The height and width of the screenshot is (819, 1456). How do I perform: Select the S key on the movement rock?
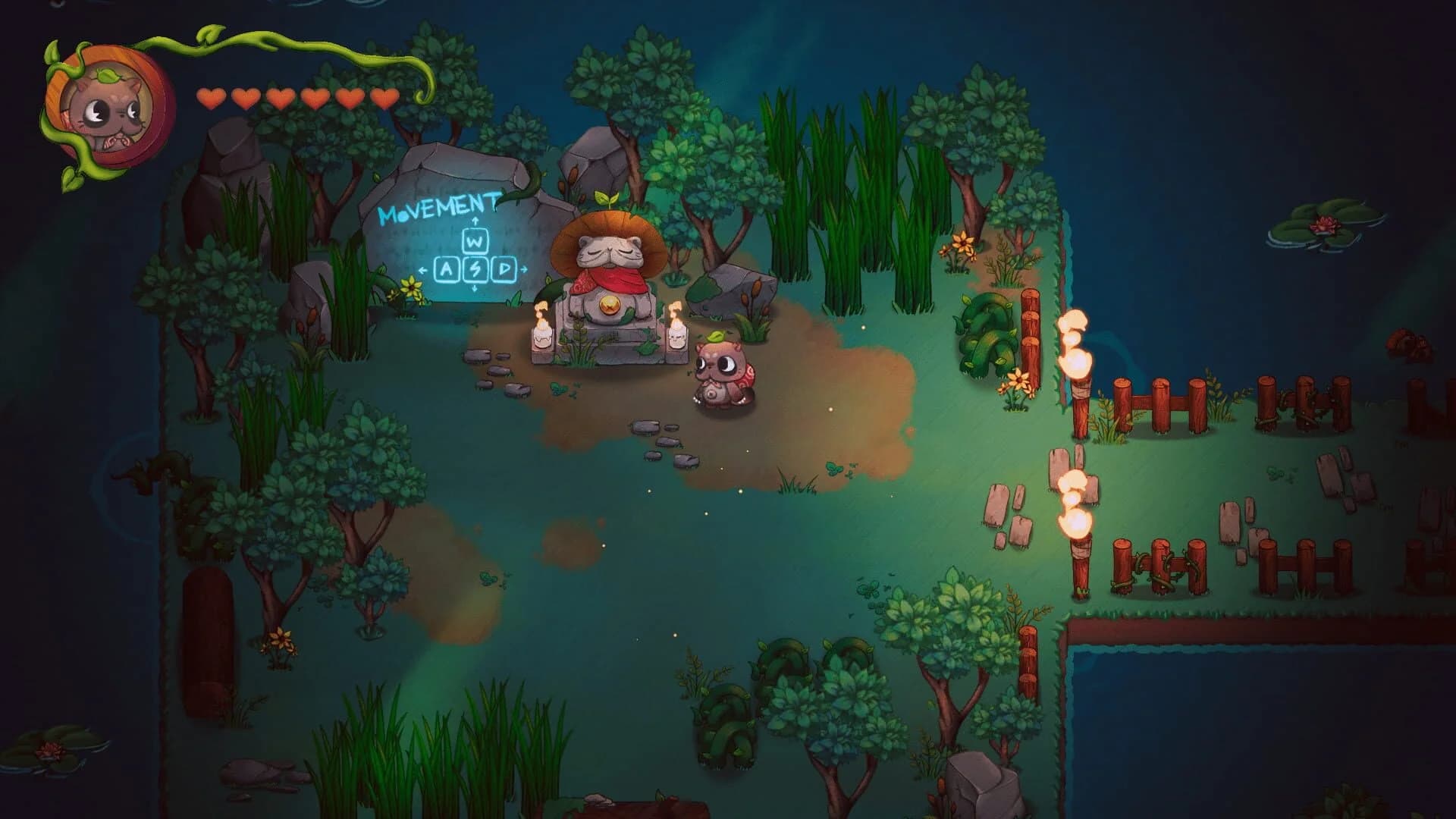pyautogui.click(x=475, y=269)
